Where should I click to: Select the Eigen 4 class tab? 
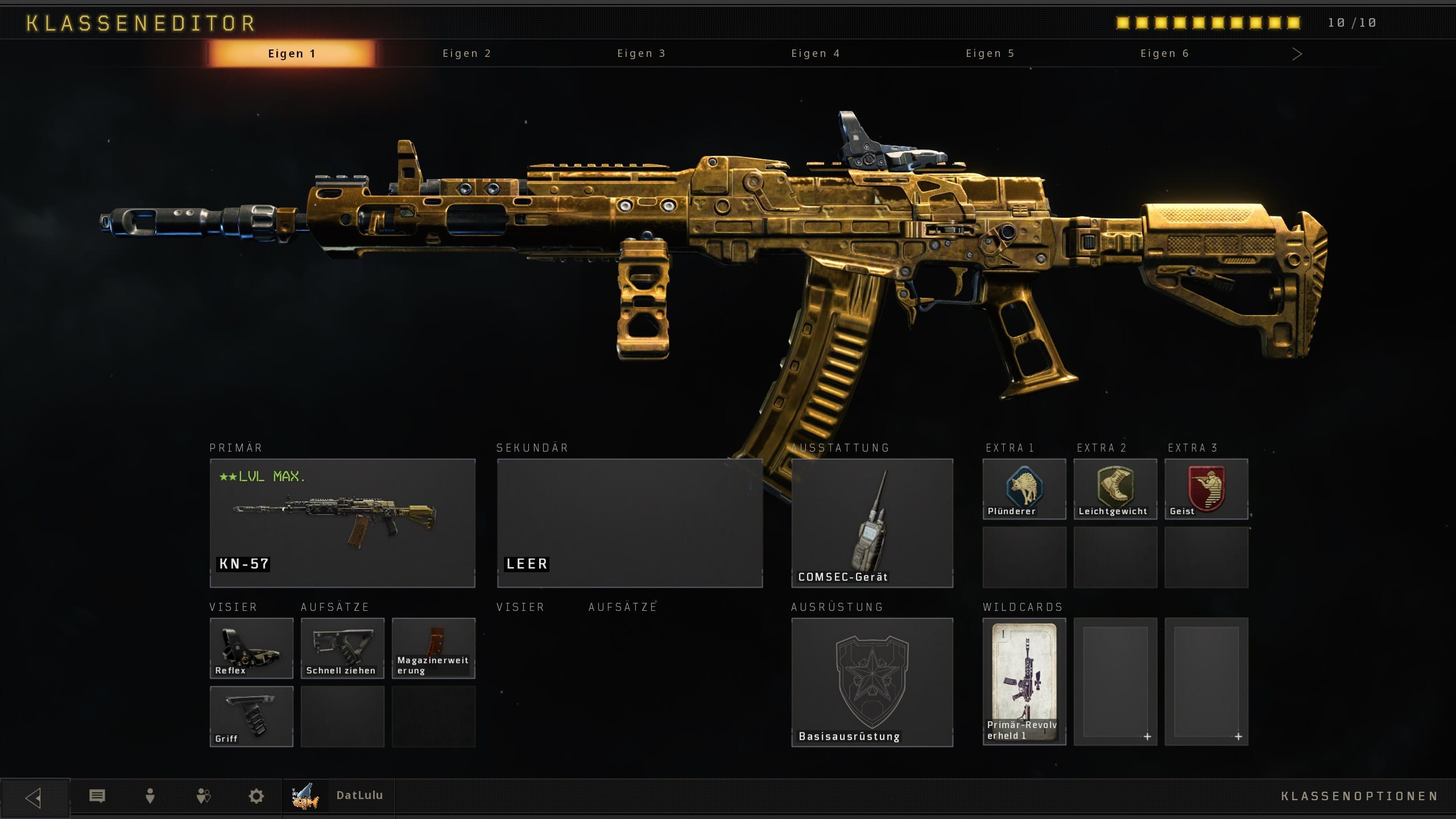(x=816, y=53)
